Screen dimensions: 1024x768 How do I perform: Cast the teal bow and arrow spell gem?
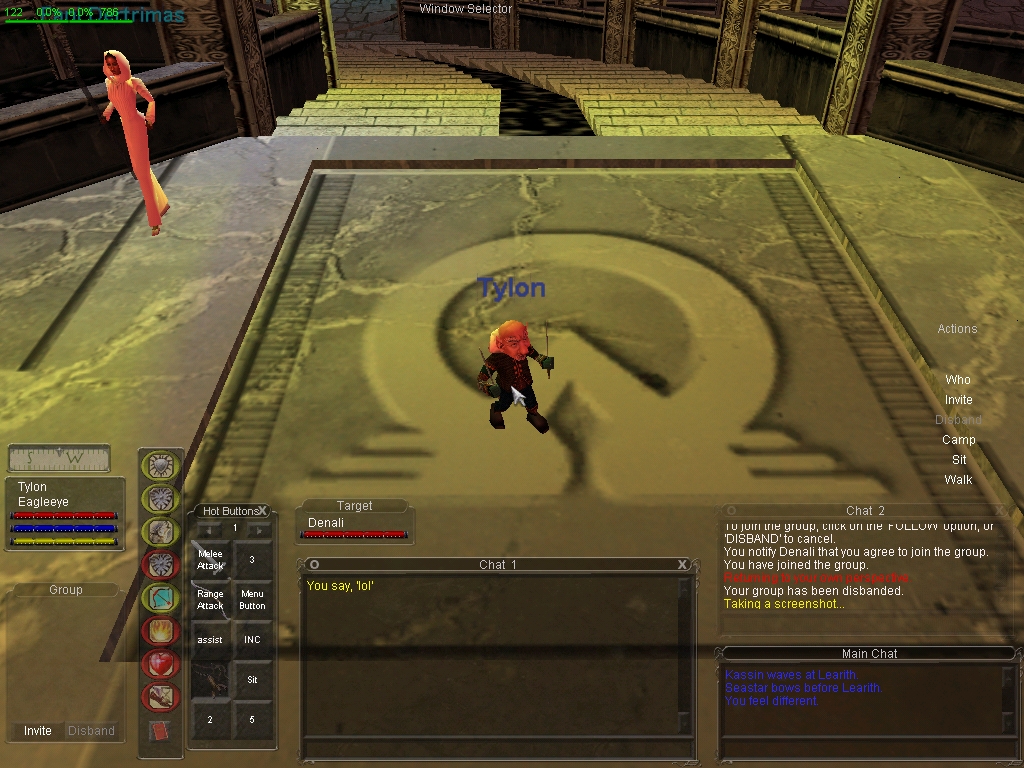coord(161,597)
